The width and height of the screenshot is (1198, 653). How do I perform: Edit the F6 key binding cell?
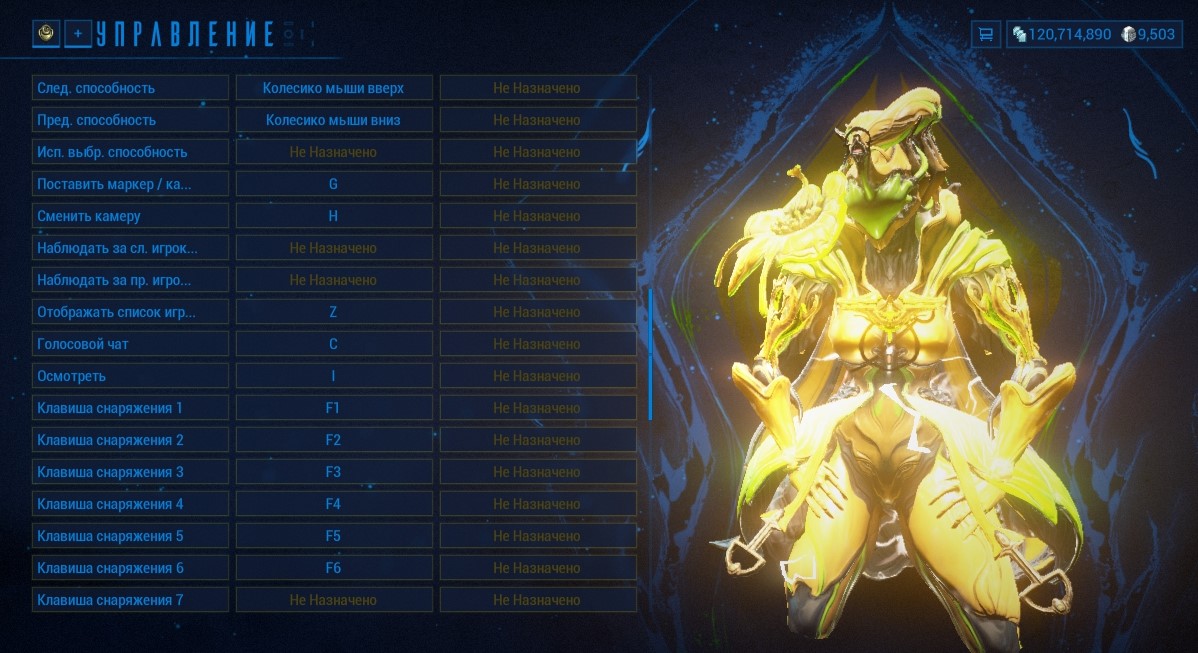coord(333,568)
